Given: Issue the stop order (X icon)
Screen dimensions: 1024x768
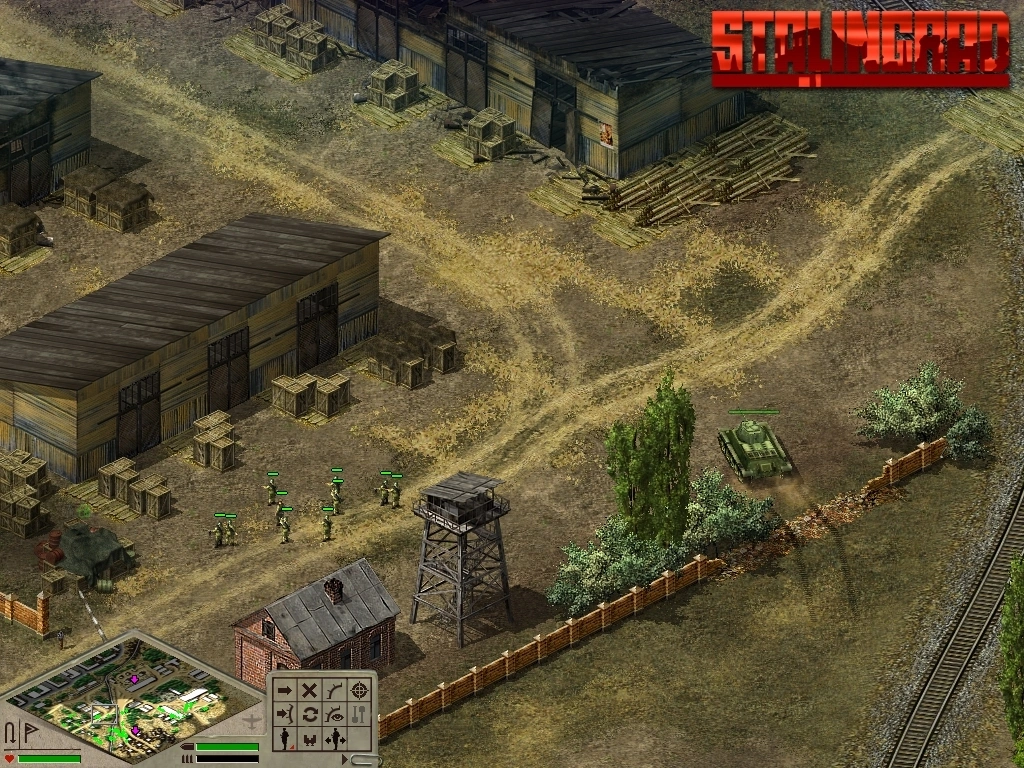Looking at the screenshot, I should tap(310, 689).
